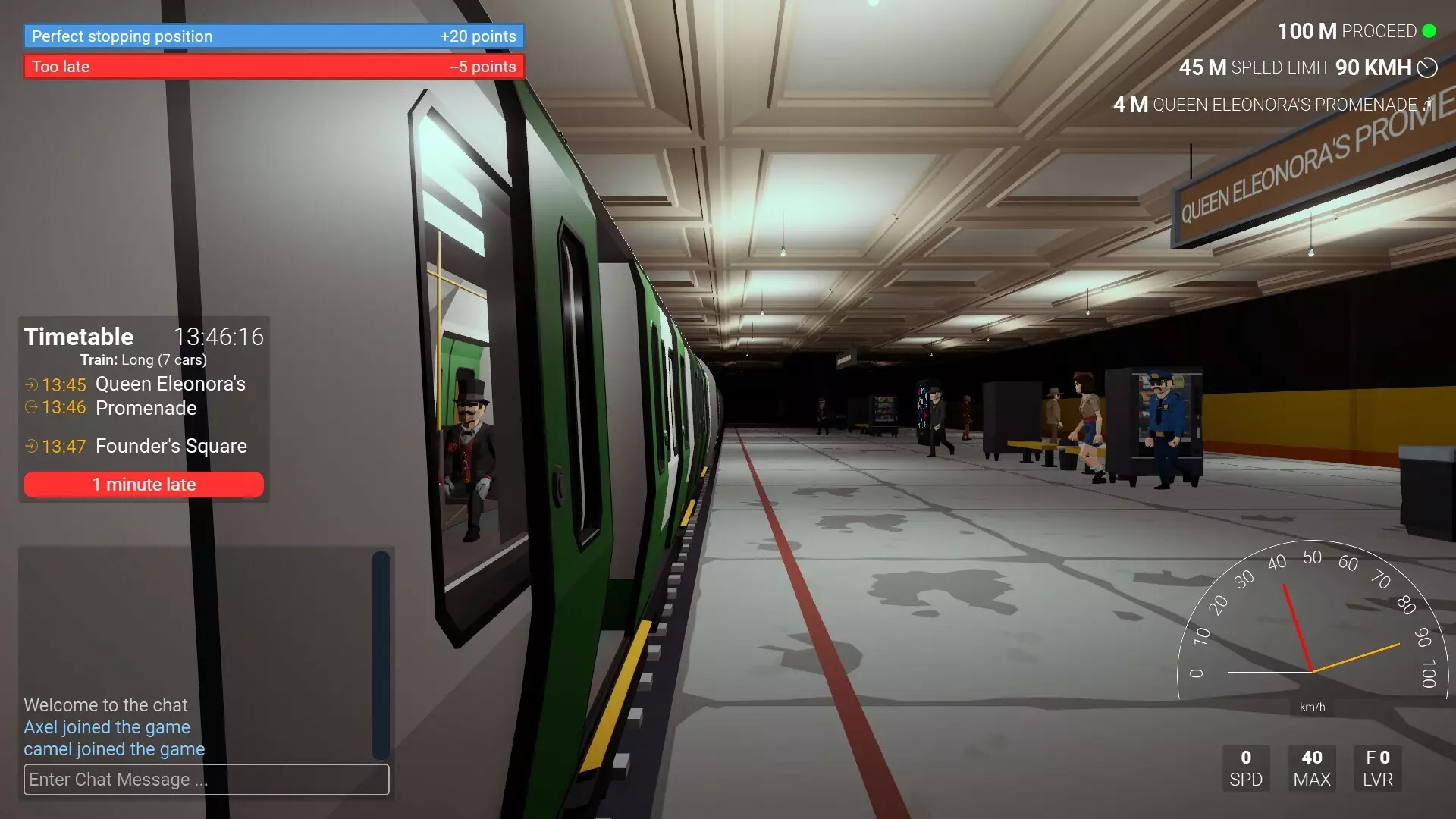The height and width of the screenshot is (819, 1456).
Task: Open the 'Train: Long (7 cars)' selector
Action: click(x=143, y=360)
